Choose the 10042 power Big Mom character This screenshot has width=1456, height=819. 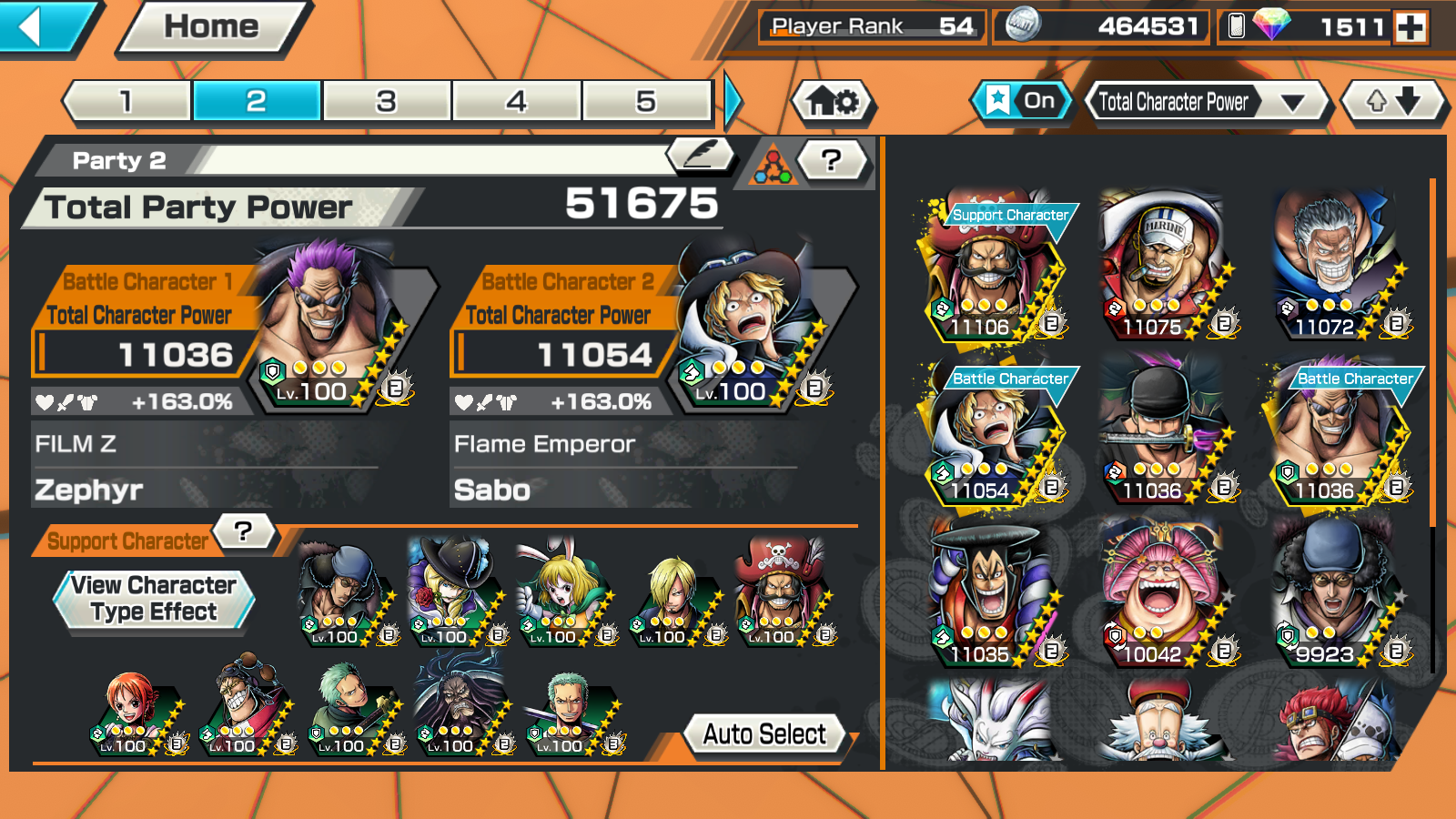(x=1161, y=593)
